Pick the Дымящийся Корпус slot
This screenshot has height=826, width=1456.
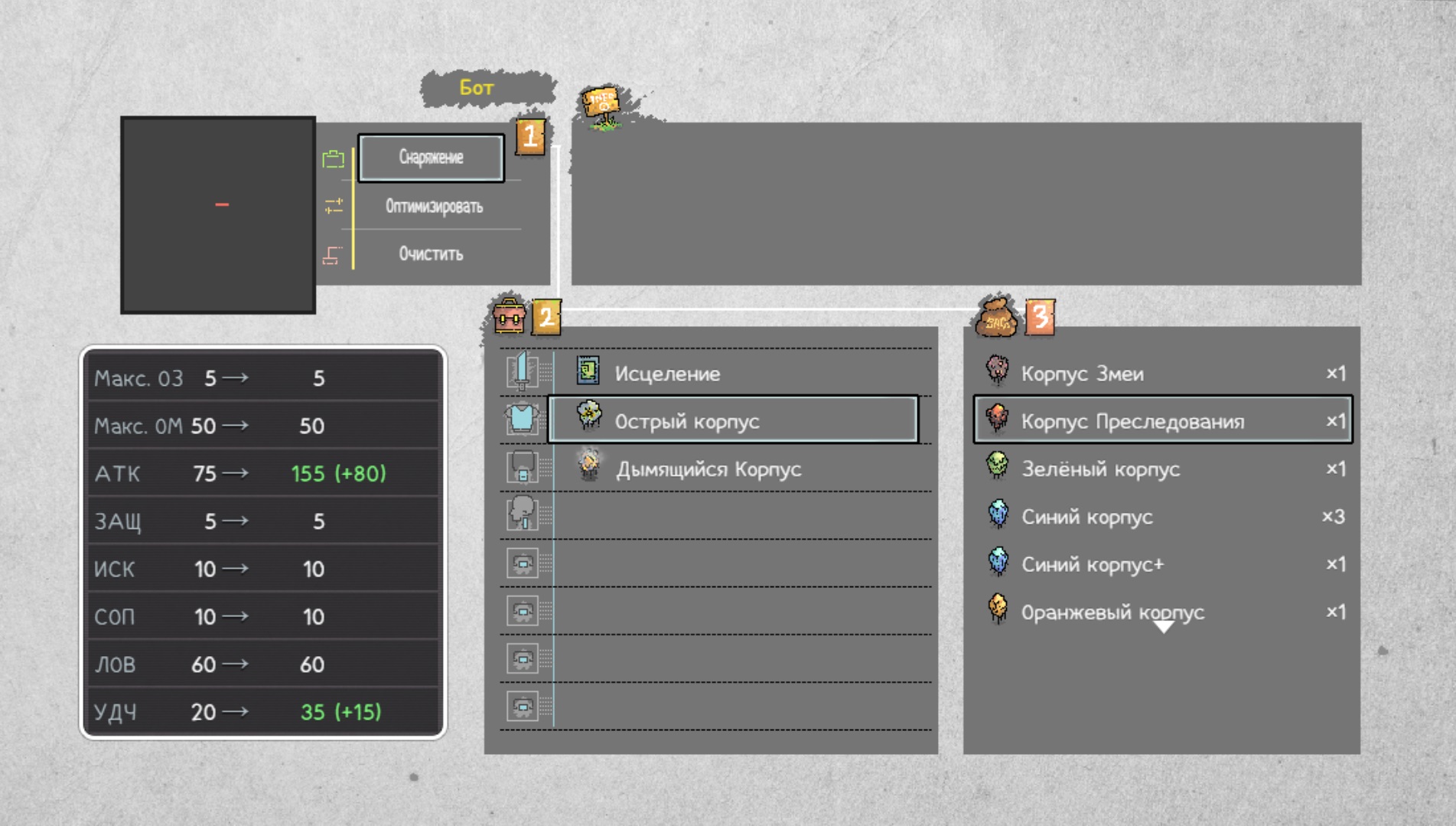pos(708,469)
